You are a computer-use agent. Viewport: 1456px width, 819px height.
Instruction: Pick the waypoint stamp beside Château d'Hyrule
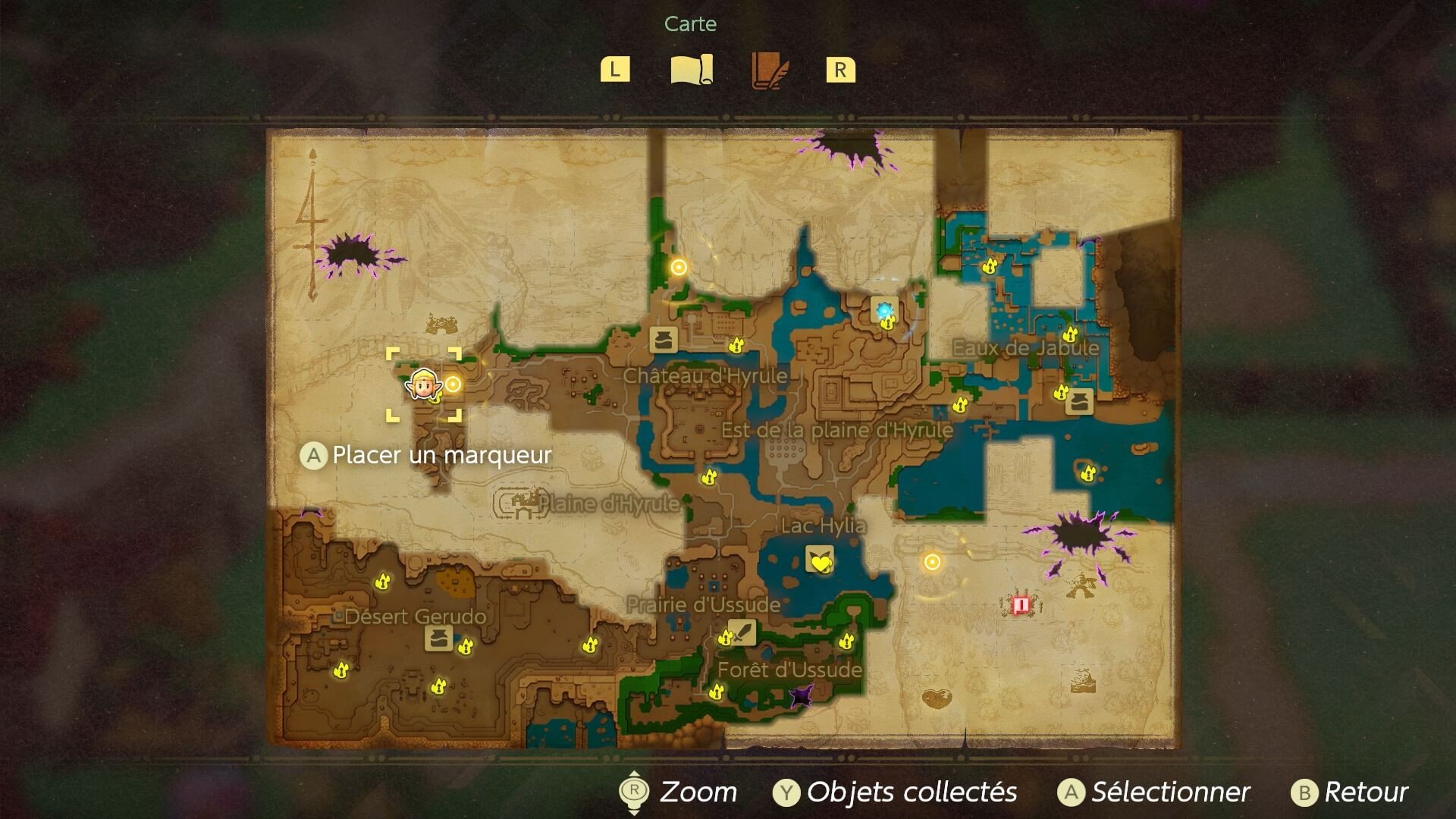pos(663,339)
